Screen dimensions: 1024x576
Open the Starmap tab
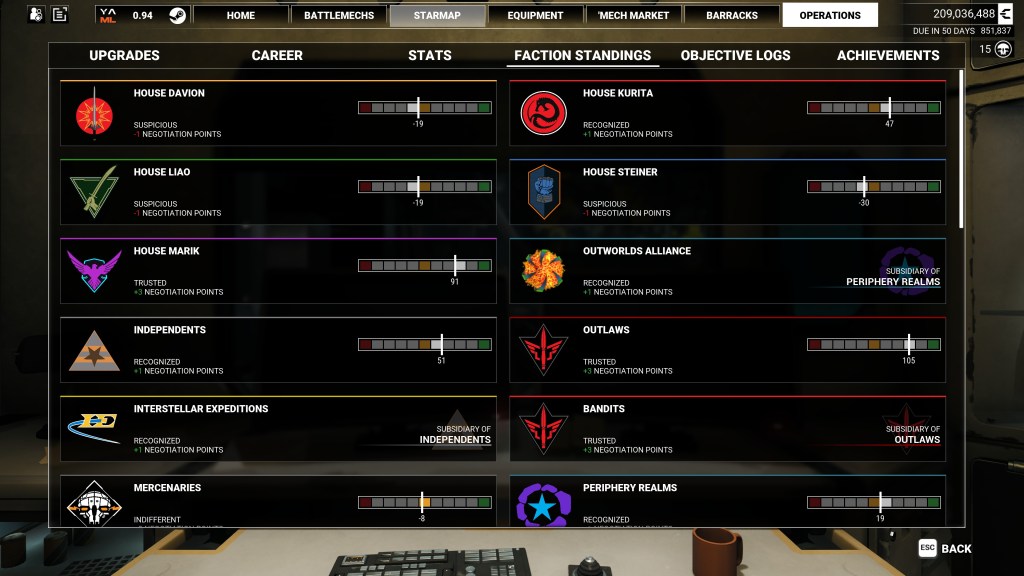pyautogui.click(x=437, y=15)
